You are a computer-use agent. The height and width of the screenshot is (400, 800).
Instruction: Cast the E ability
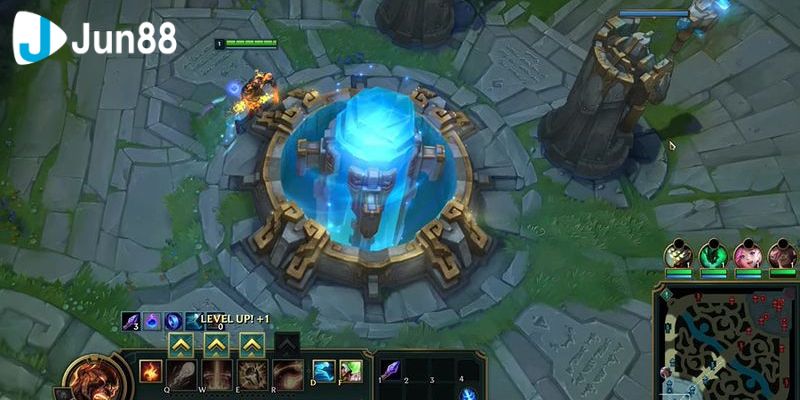click(x=252, y=374)
